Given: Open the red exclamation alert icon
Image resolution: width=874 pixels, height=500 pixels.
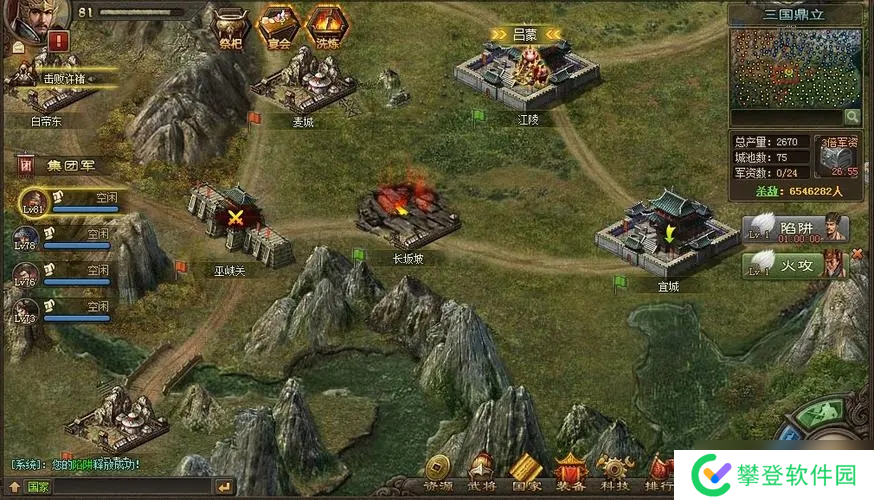Looking at the screenshot, I should (58, 41).
